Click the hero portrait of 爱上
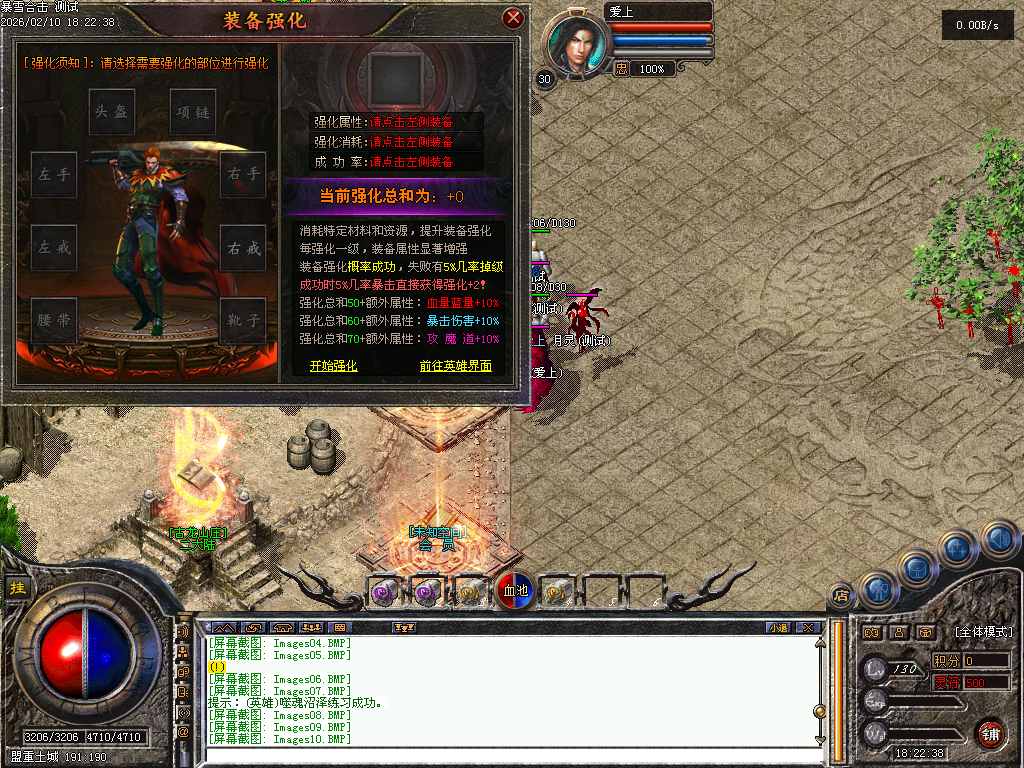The width and height of the screenshot is (1024, 768). (577, 44)
